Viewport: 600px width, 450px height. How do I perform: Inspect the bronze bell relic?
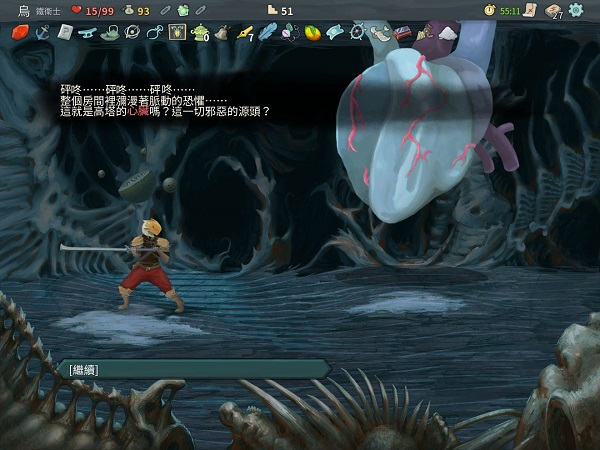coord(222,32)
